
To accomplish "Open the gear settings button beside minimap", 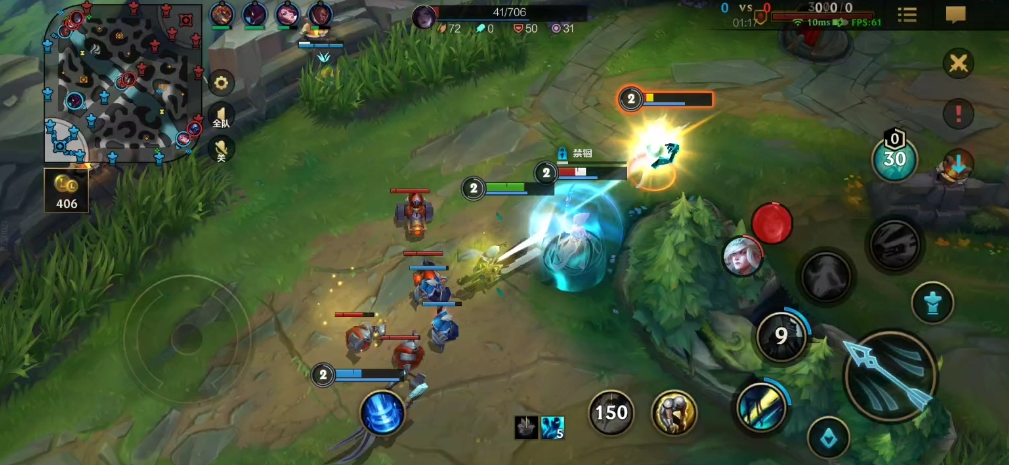I will pos(221,83).
